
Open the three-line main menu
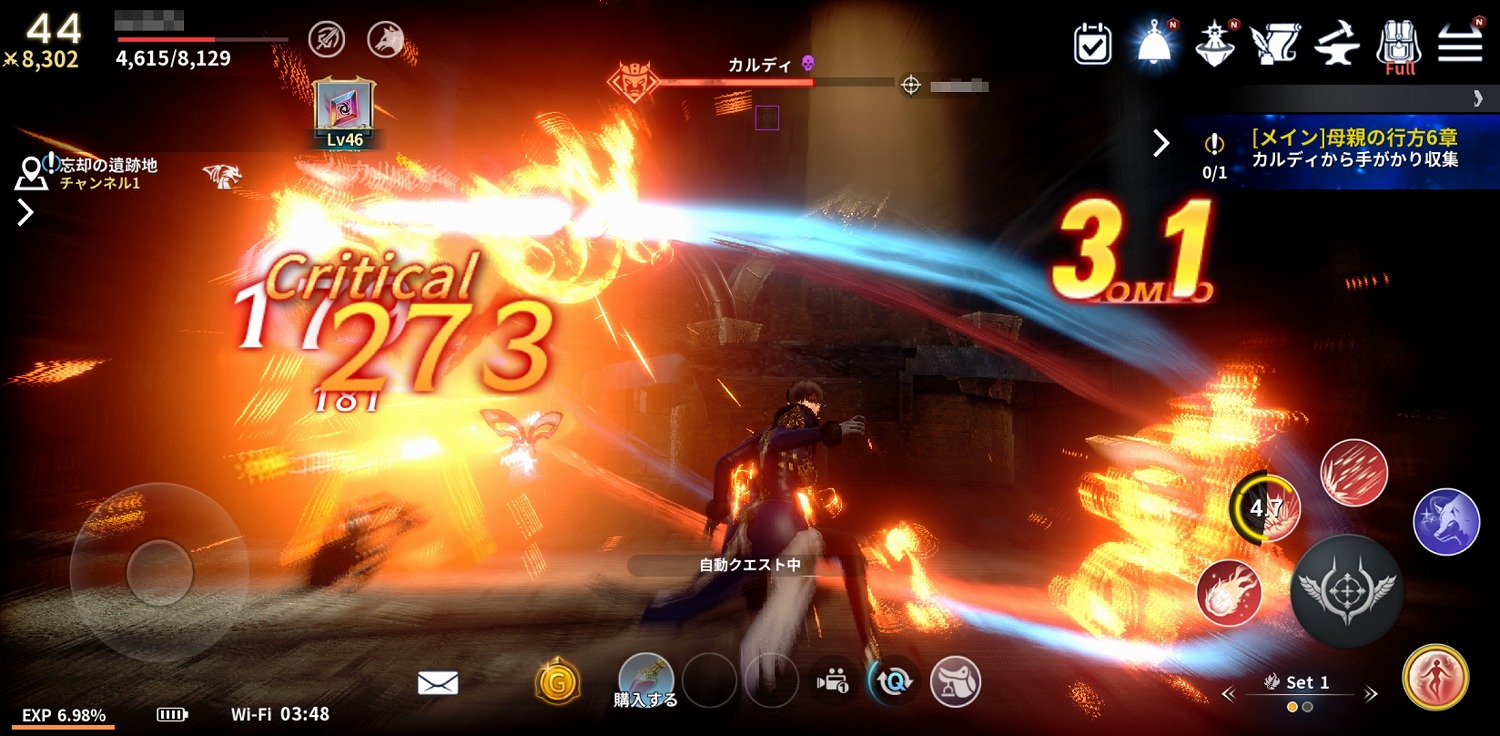pos(1460,44)
